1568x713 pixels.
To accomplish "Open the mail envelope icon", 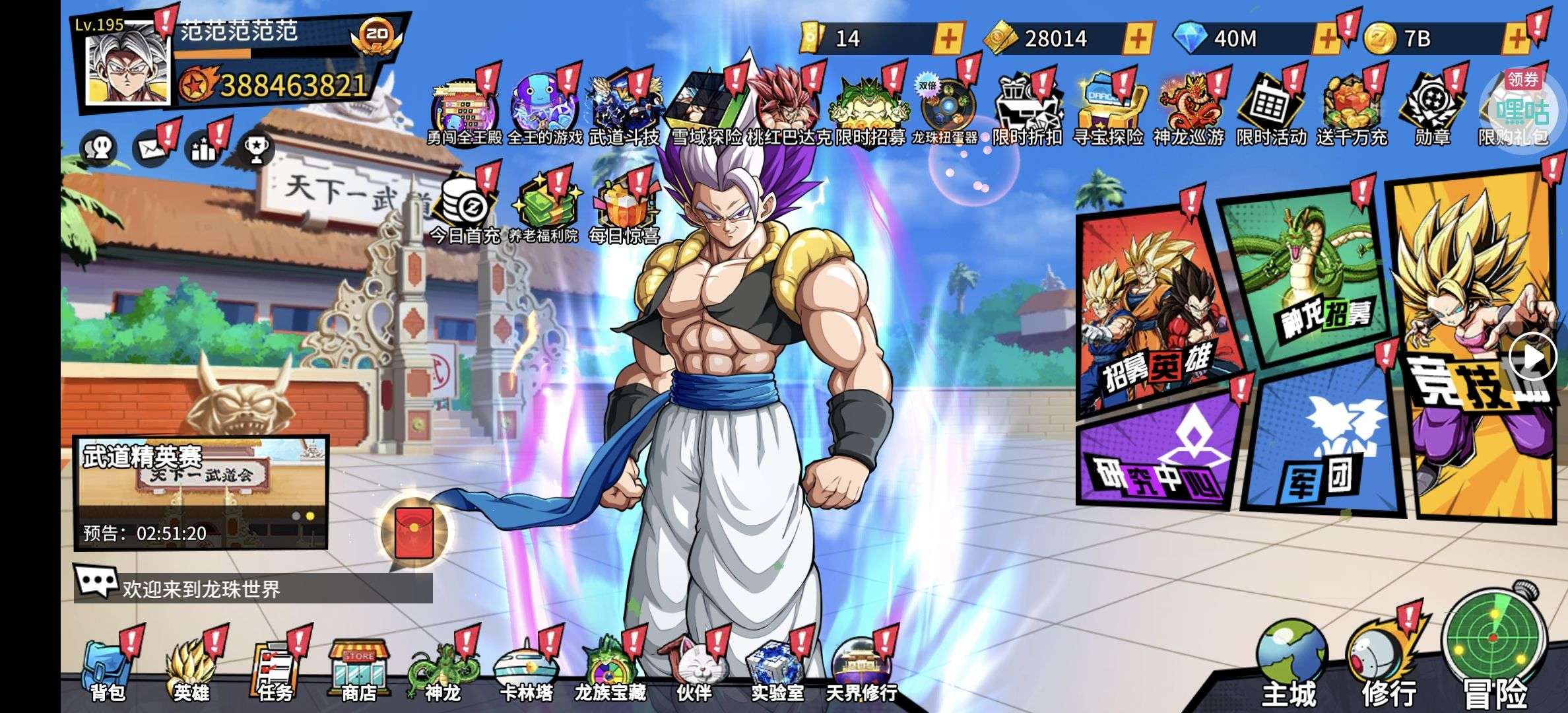I will (x=151, y=149).
